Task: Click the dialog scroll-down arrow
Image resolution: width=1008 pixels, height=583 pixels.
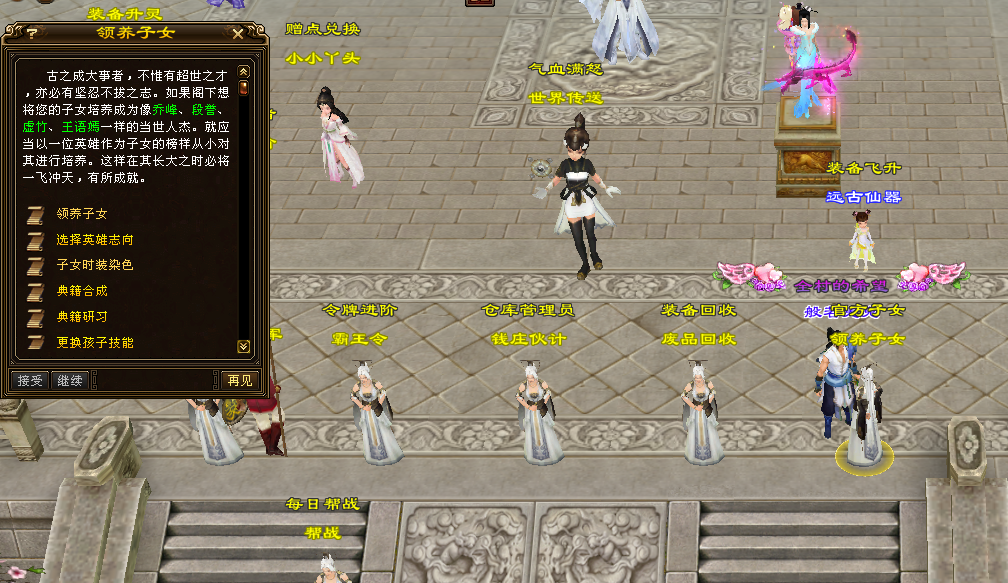Action: tap(243, 346)
